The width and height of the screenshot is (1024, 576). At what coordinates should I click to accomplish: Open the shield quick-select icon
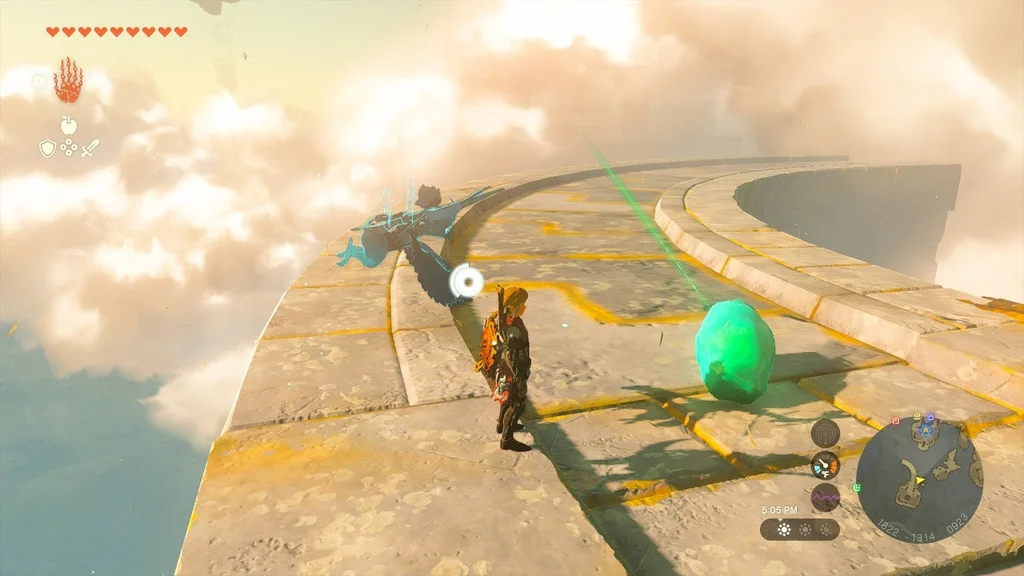(46, 148)
